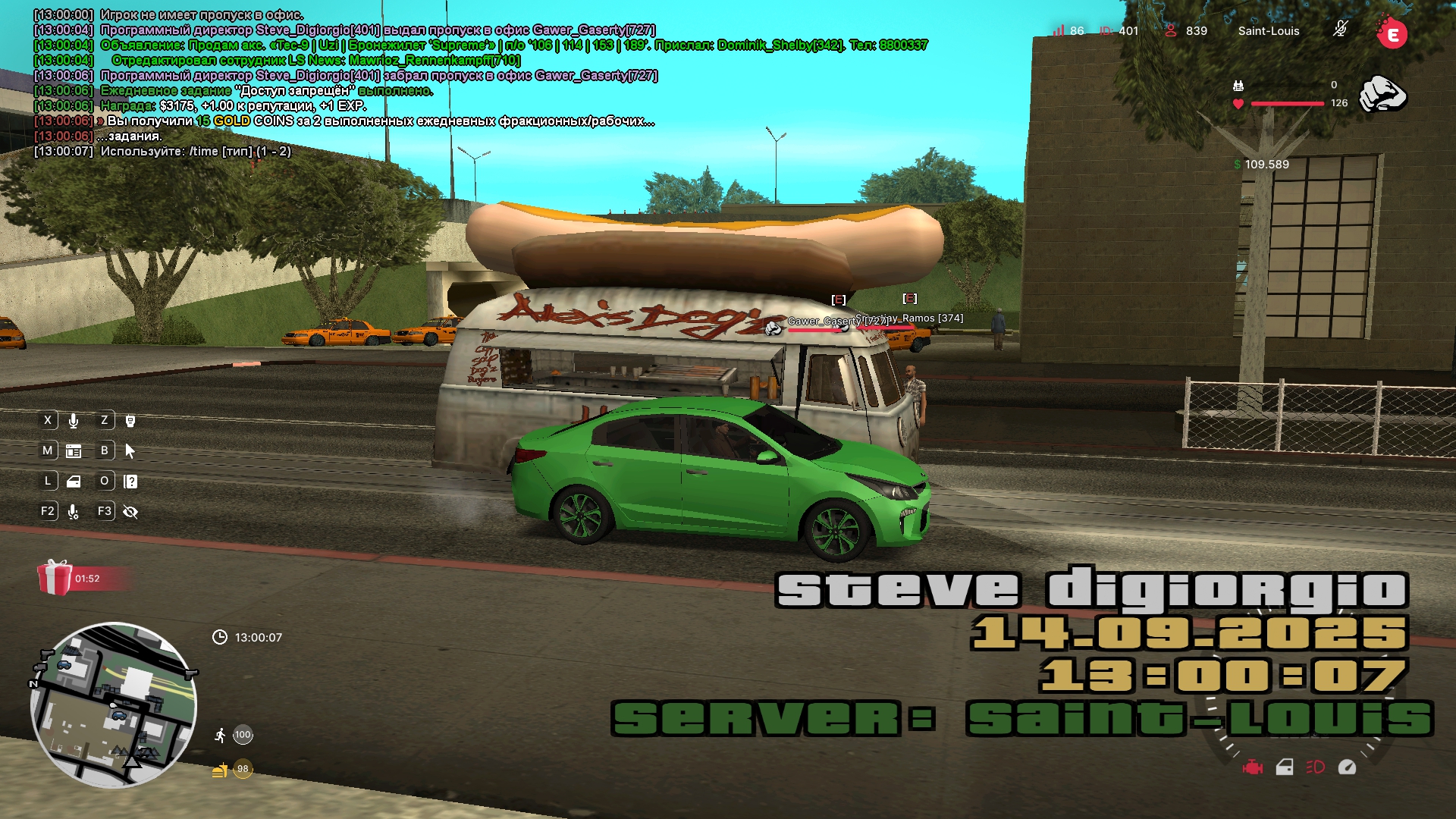Click the online players count icon
Screen dimensions: 1456x819
tap(1171, 31)
